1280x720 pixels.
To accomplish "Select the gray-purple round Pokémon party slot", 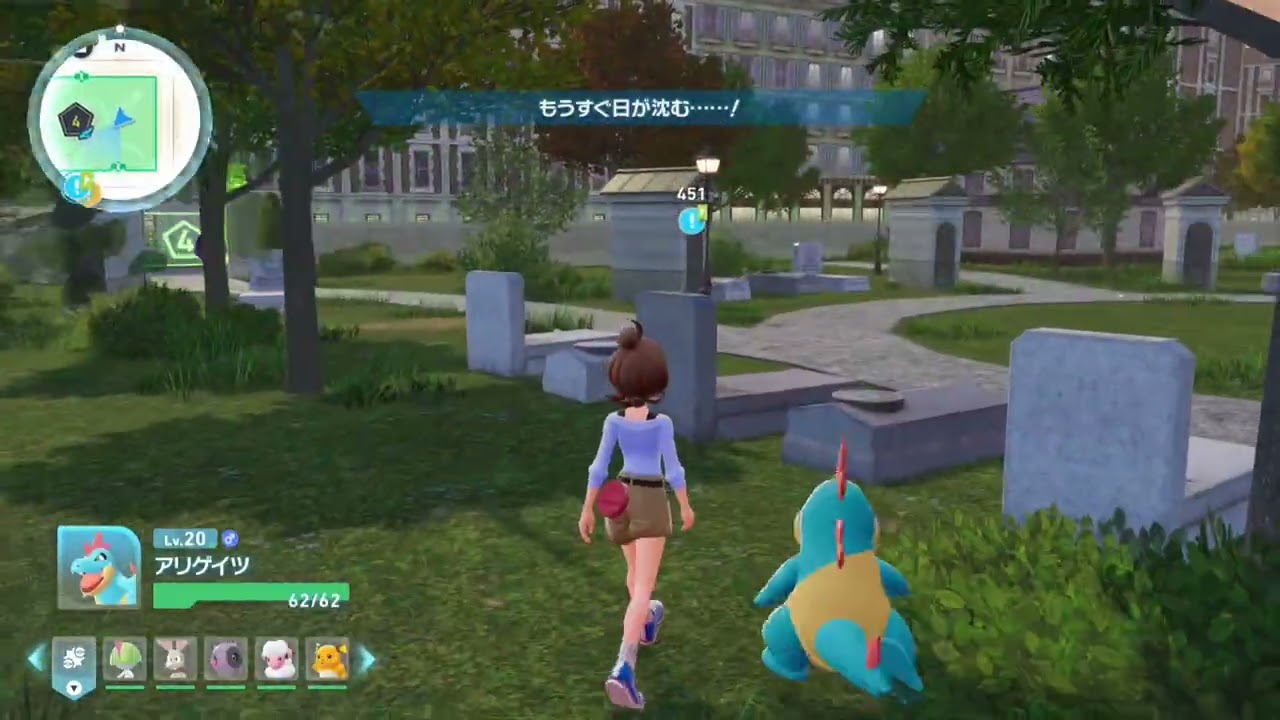I will [226, 660].
